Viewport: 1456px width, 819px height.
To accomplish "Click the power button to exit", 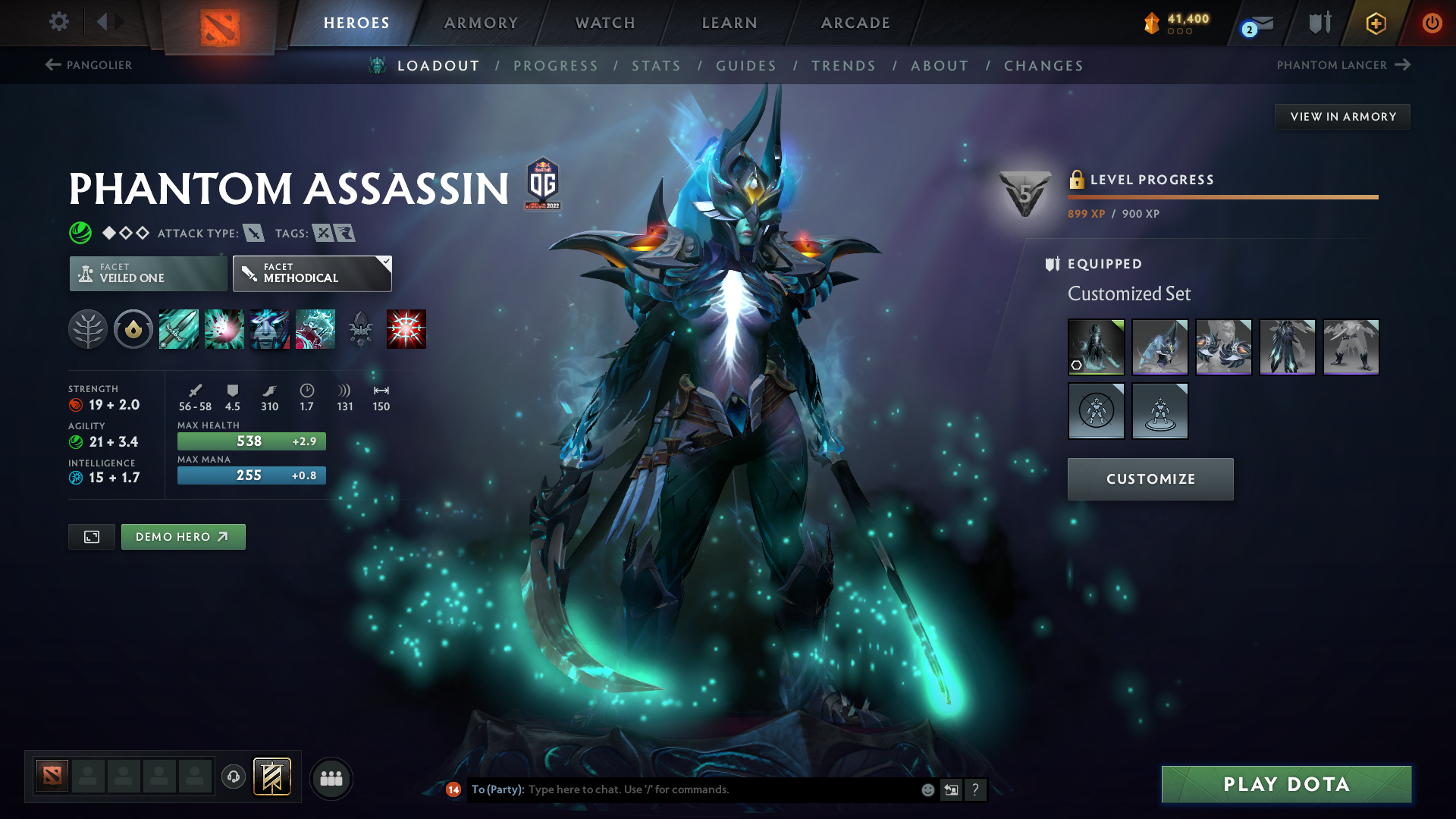I will [1432, 24].
